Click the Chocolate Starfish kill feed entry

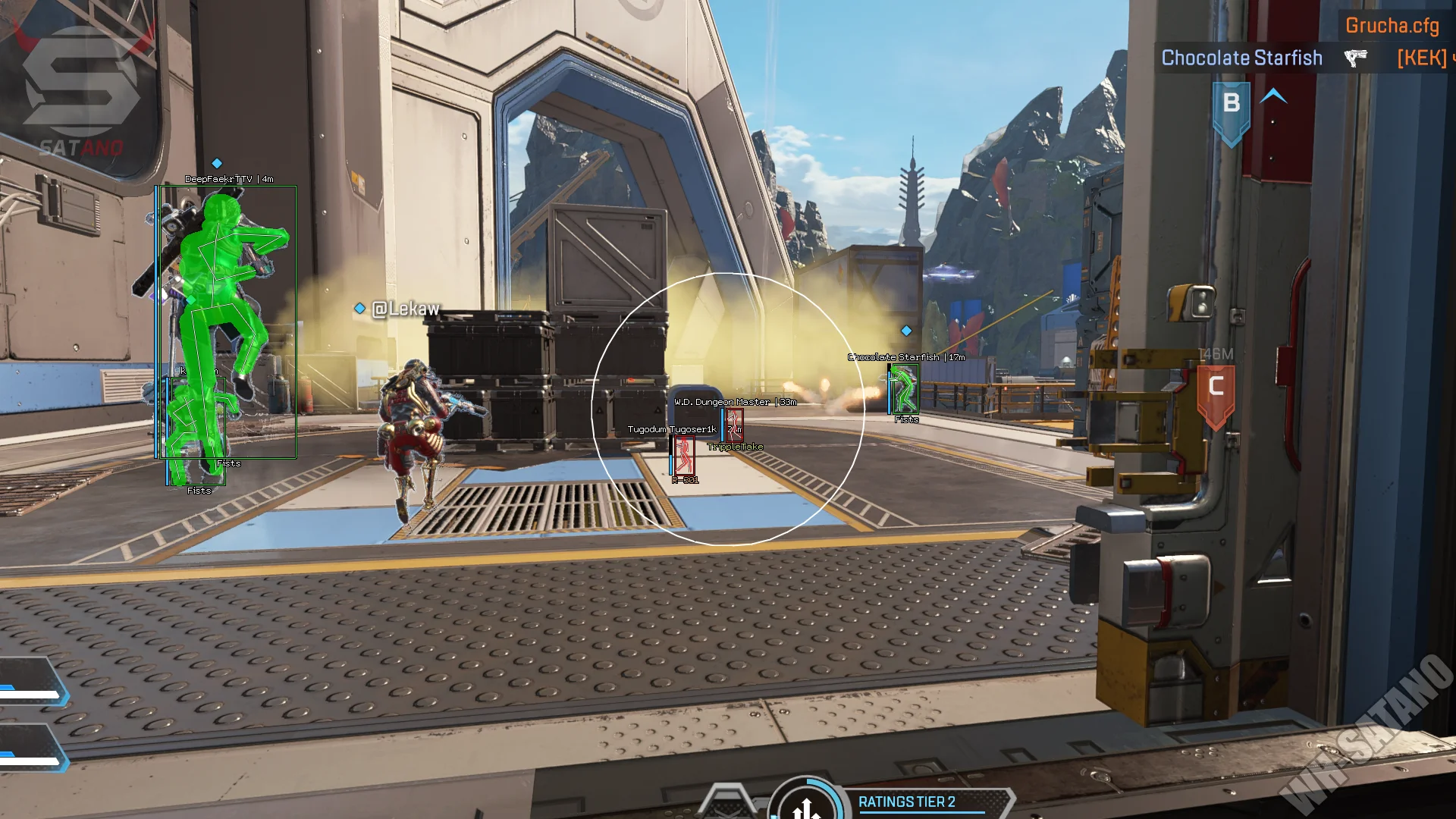[1241, 58]
